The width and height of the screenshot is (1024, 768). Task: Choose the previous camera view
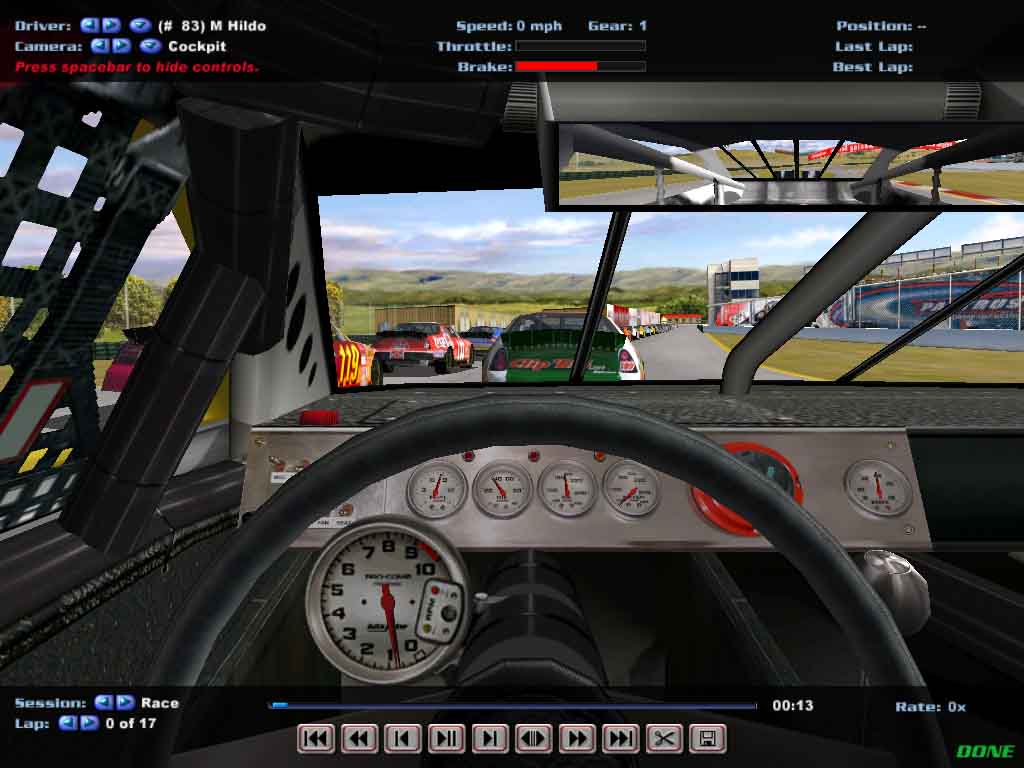click(x=99, y=45)
